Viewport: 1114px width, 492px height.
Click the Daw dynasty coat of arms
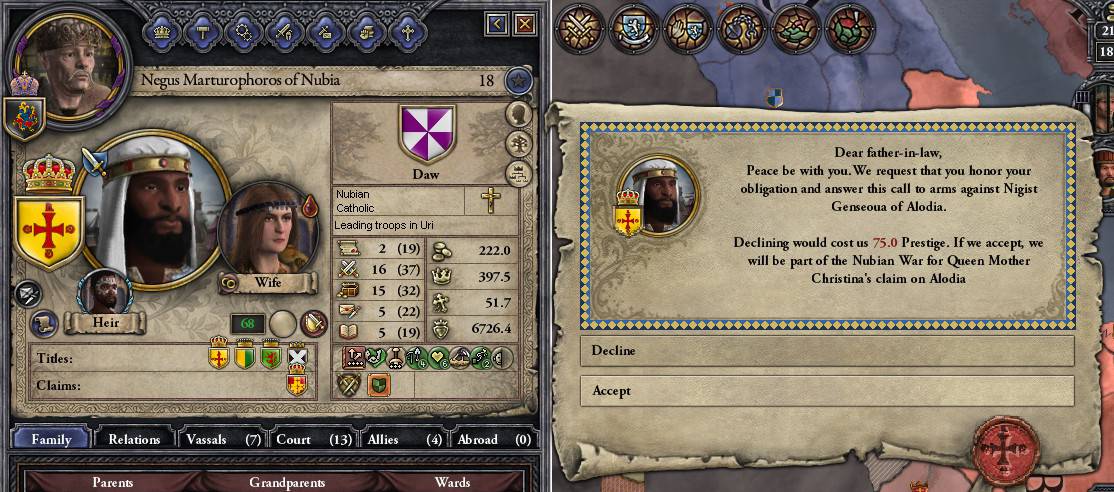click(x=425, y=133)
